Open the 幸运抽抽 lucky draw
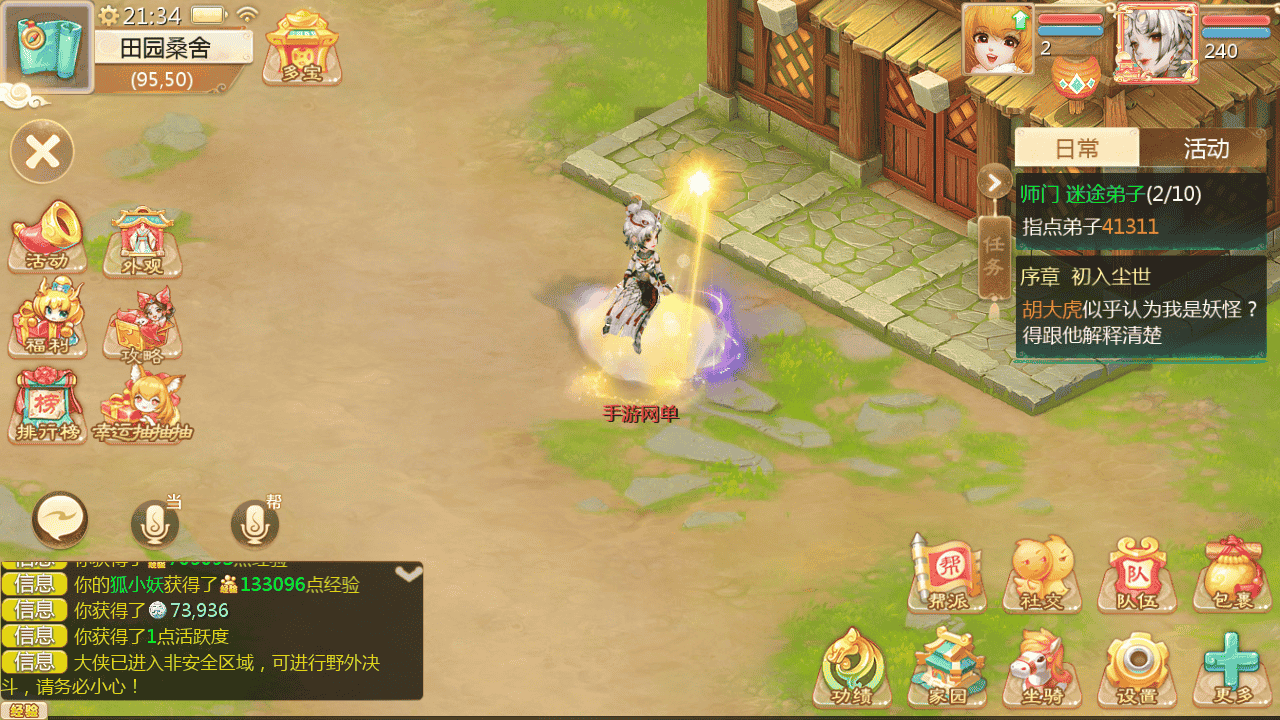1280x720 pixels. point(142,405)
